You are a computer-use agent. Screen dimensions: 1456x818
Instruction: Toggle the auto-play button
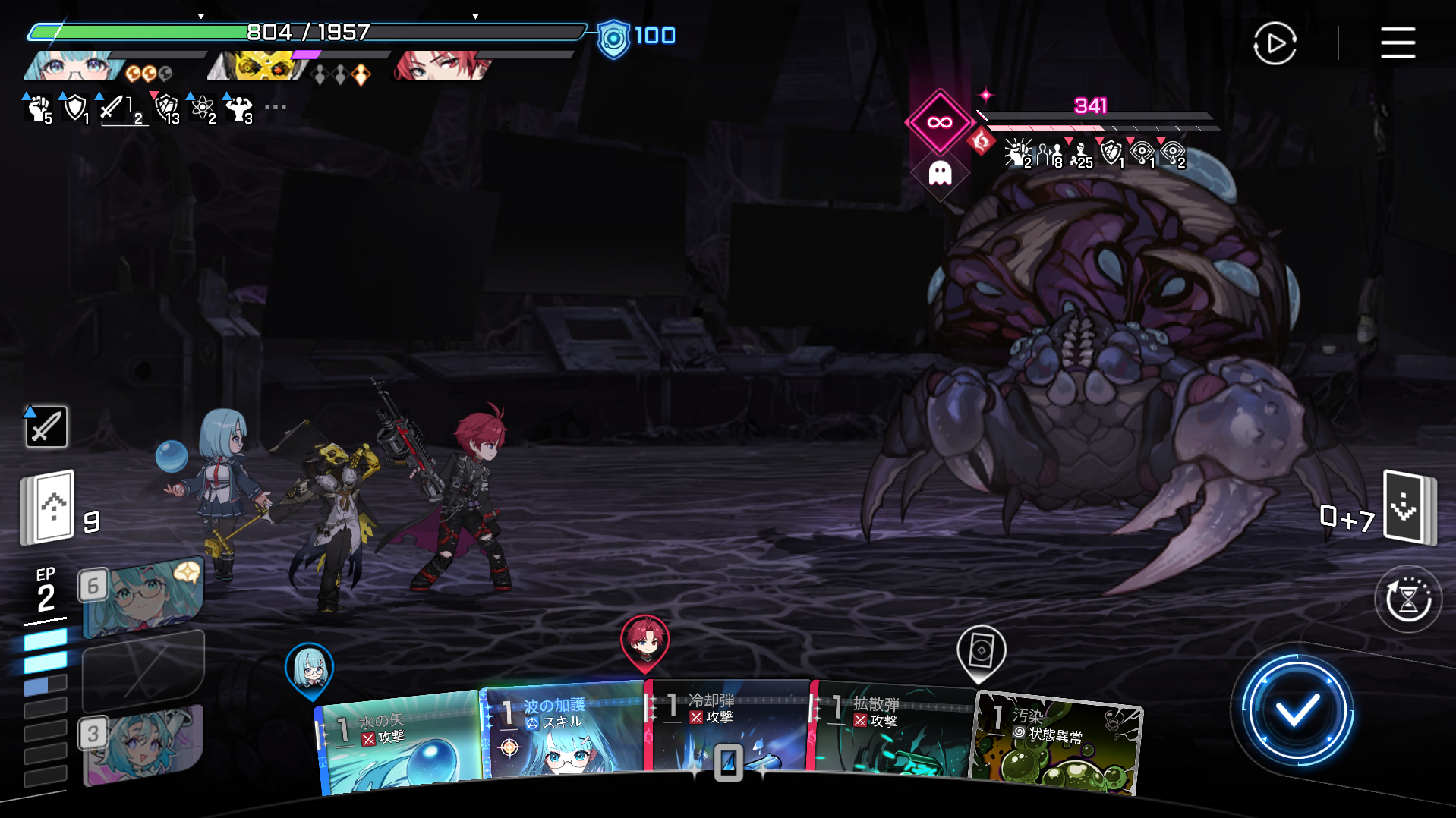coord(1275,43)
